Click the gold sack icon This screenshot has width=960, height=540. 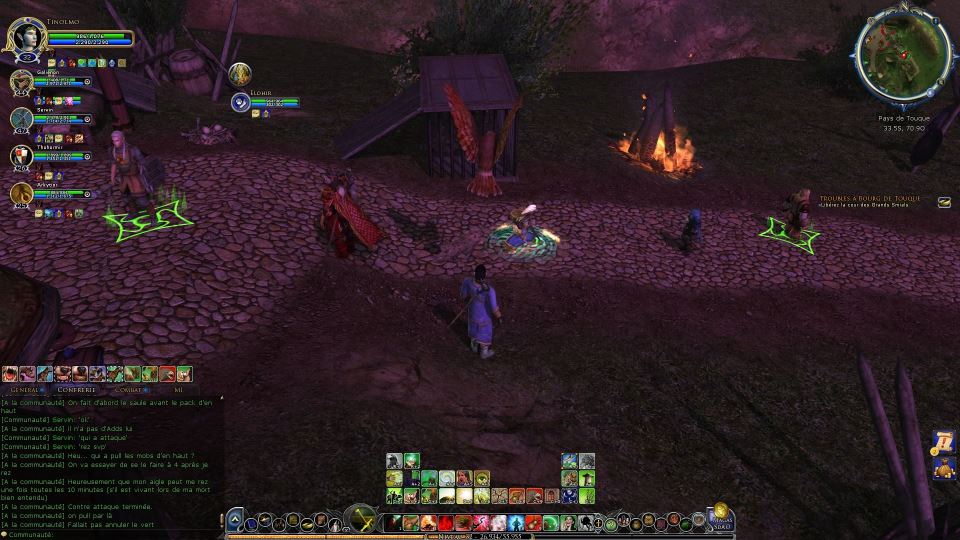click(x=944, y=467)
